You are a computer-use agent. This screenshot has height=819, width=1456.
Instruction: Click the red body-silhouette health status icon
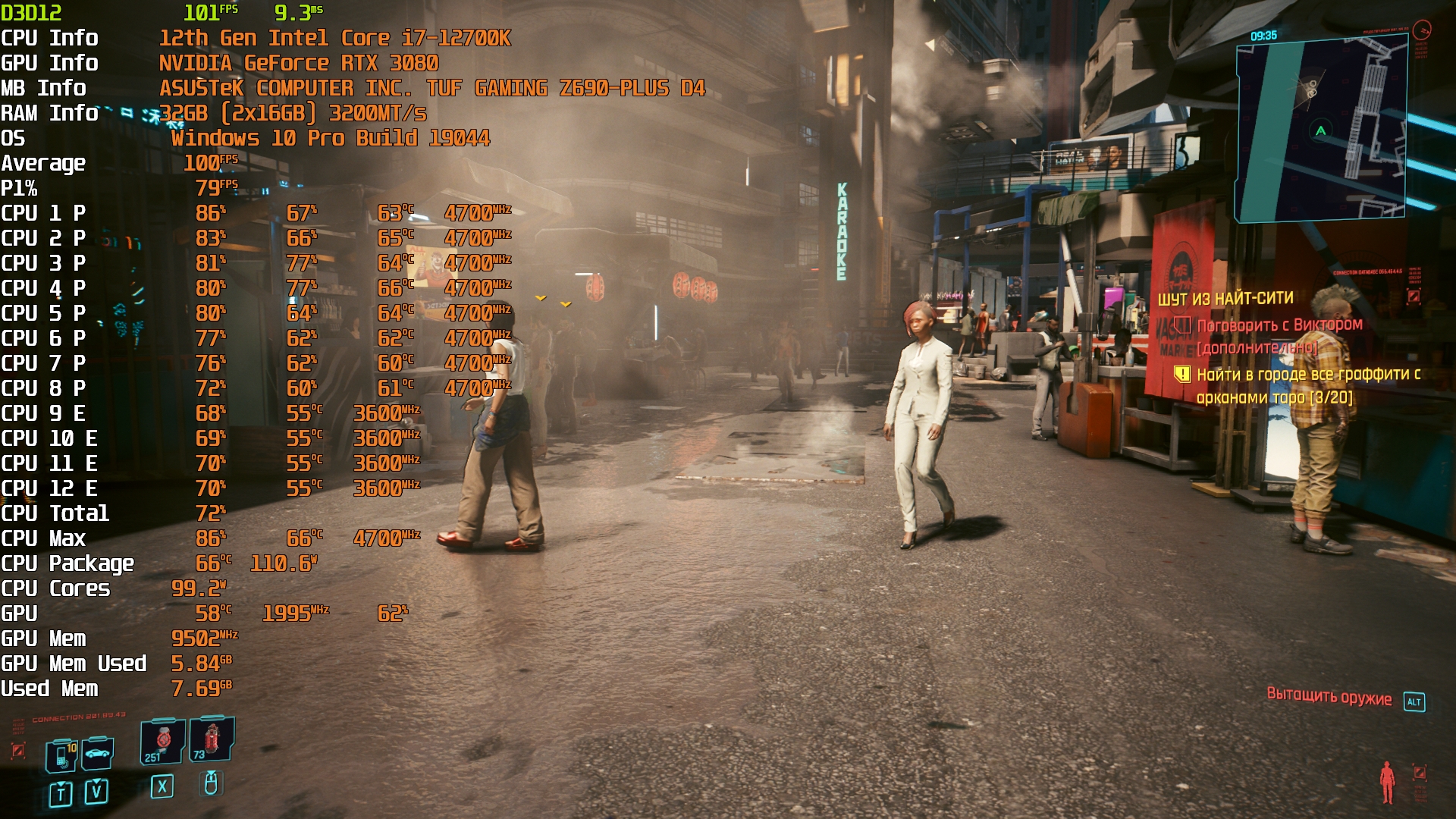(1387, 782)
